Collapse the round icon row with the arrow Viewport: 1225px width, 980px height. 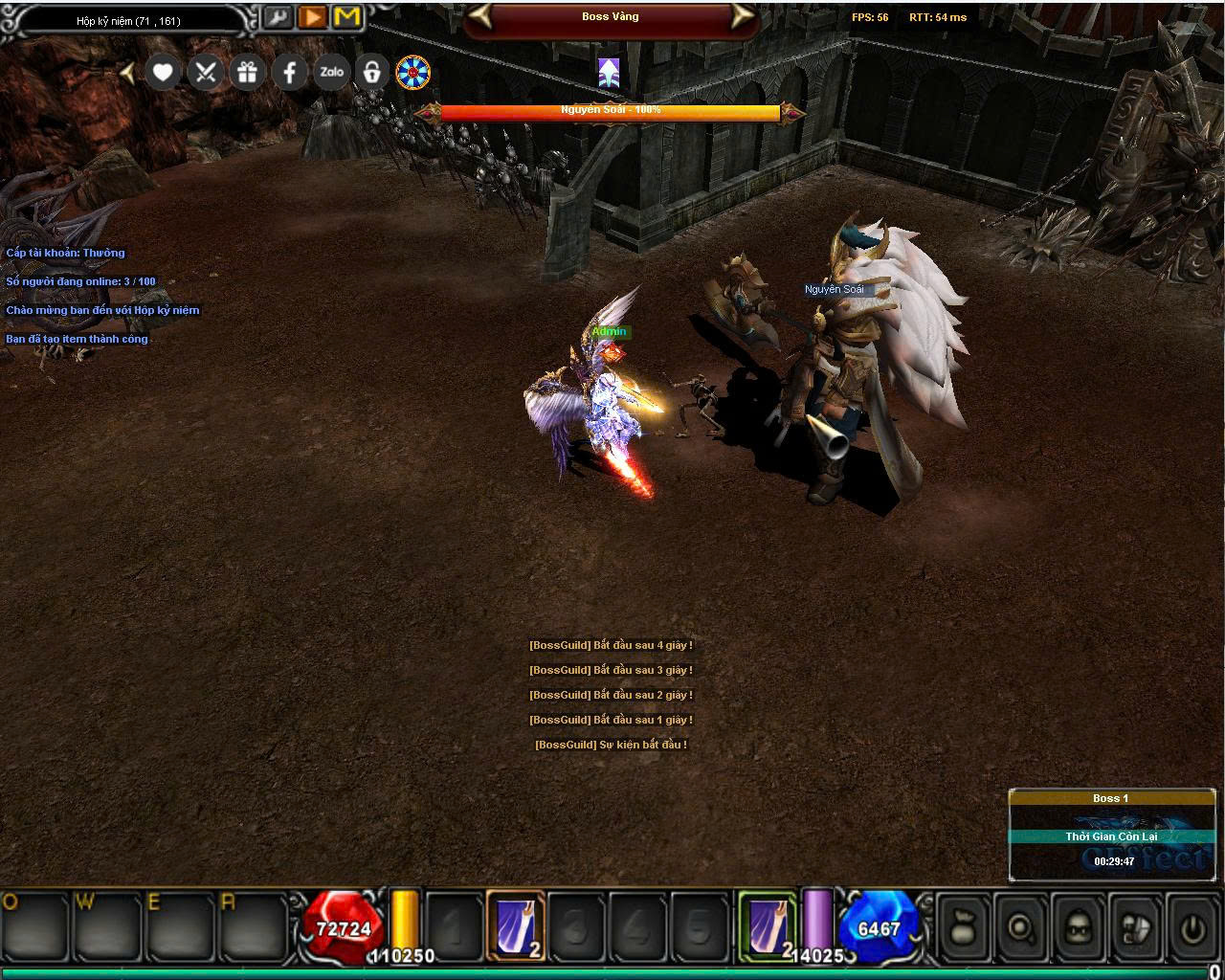tap(128, 73)
